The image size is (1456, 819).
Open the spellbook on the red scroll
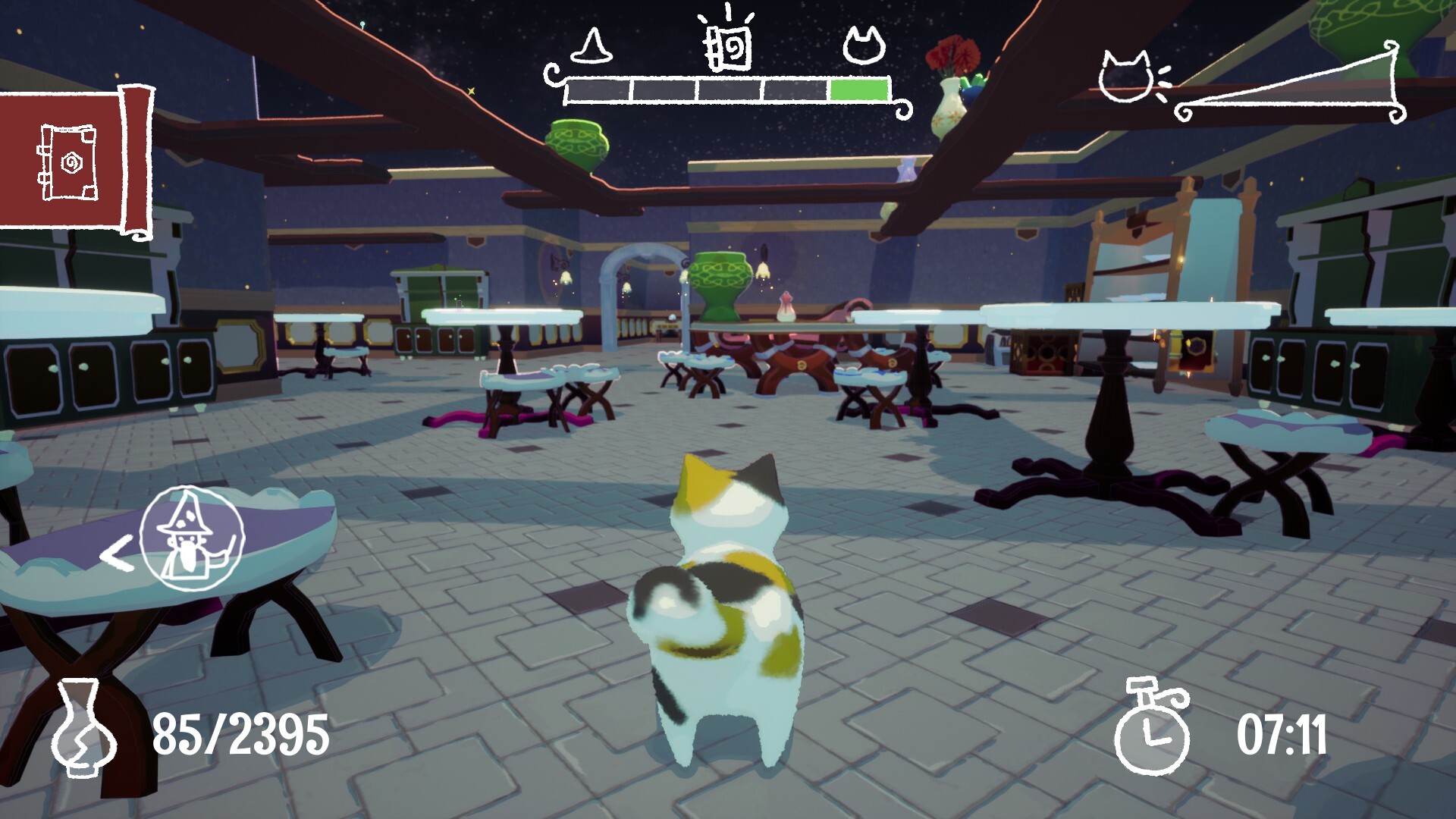tap(68, 162)
